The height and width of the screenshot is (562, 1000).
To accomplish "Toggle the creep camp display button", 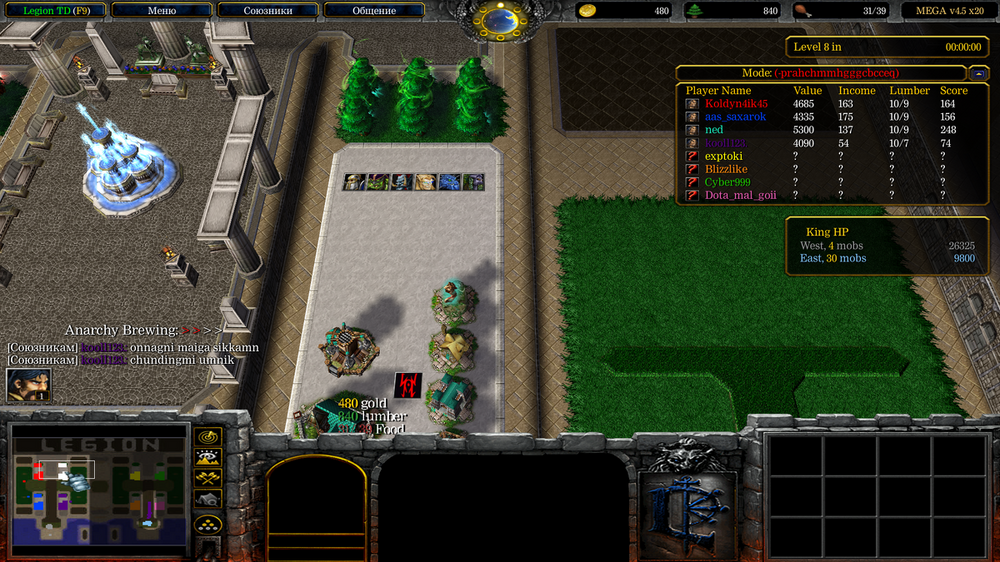I will click(x=208, y=499).
